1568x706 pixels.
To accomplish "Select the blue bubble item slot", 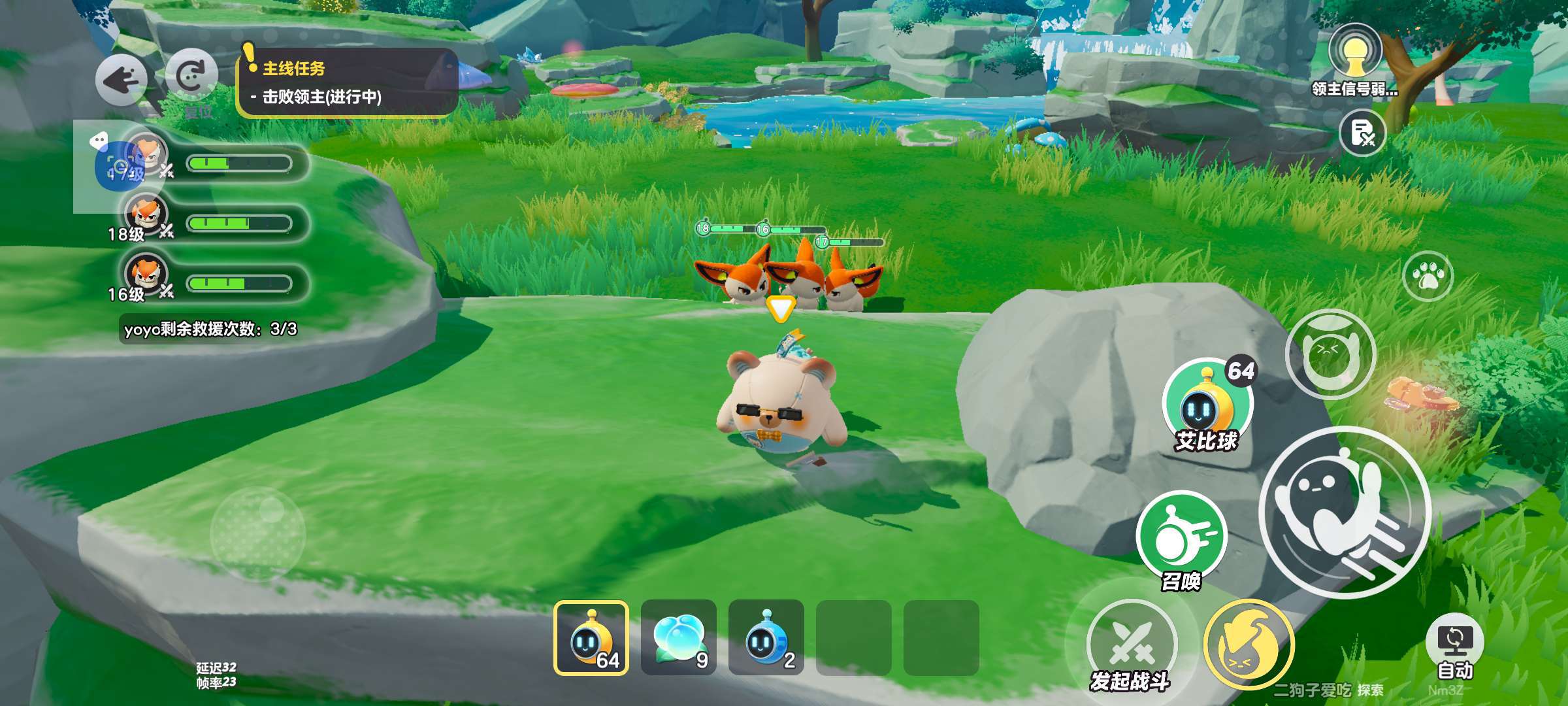I will pos(679,638).
